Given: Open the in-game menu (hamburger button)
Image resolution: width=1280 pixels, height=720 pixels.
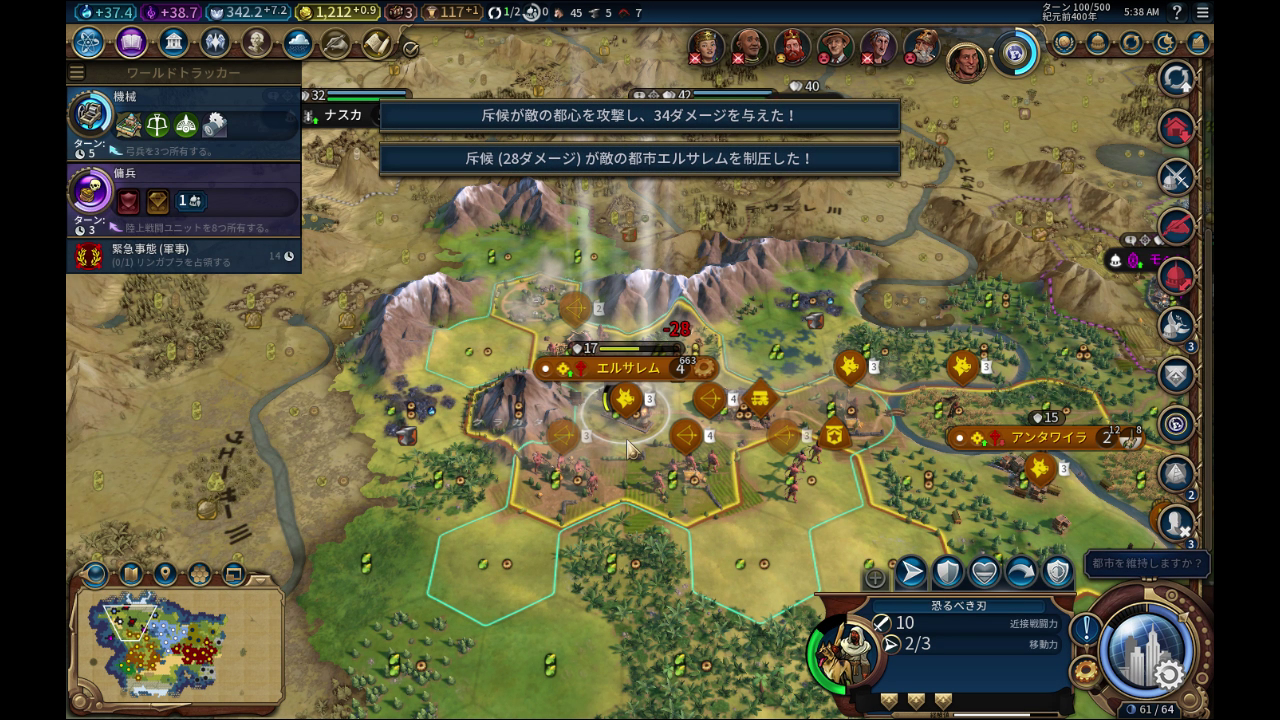Looking at the screenshot, I should [1203, 12].
